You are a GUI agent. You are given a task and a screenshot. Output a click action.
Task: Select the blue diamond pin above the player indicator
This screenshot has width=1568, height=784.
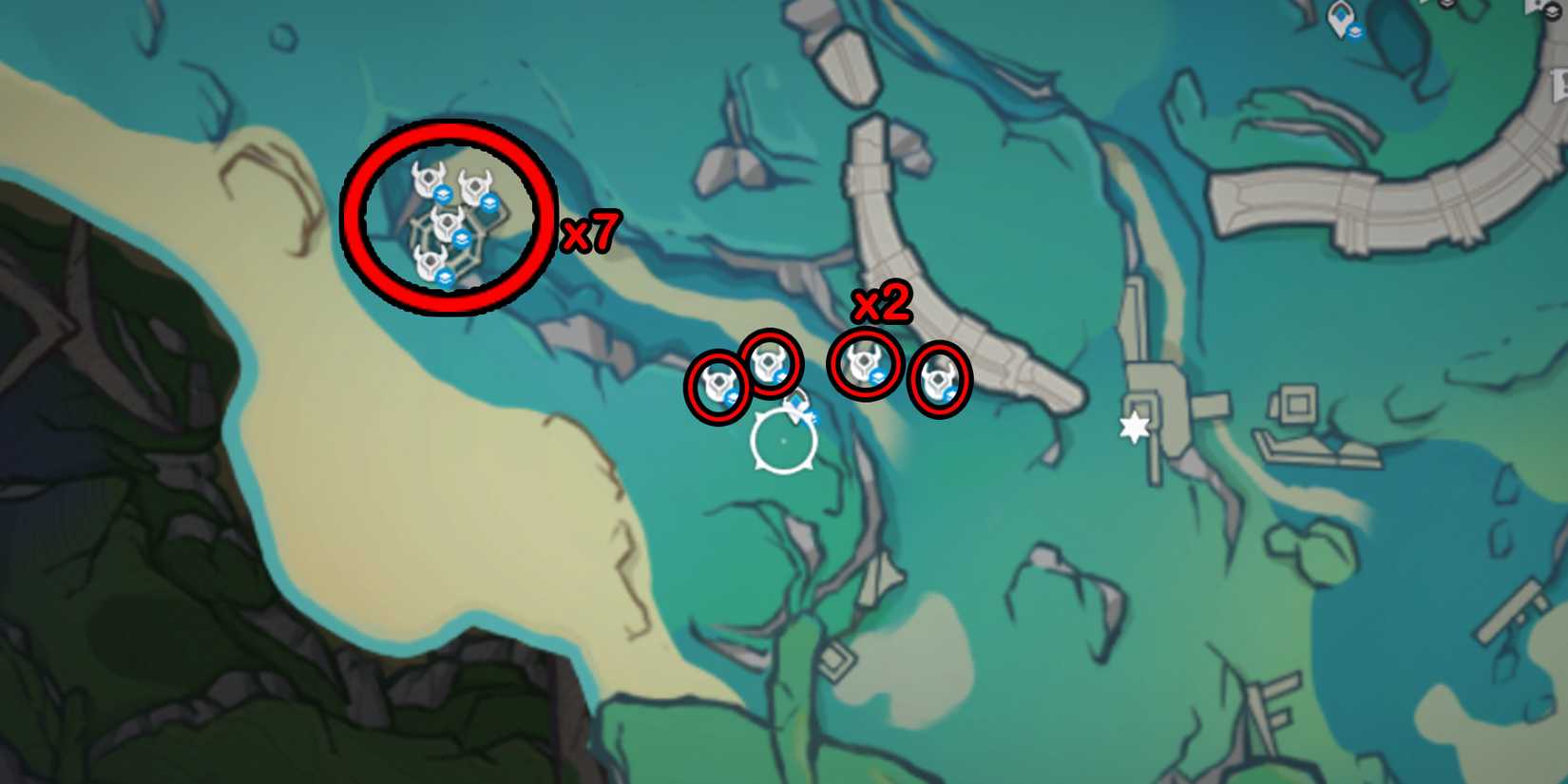[796, 404]
